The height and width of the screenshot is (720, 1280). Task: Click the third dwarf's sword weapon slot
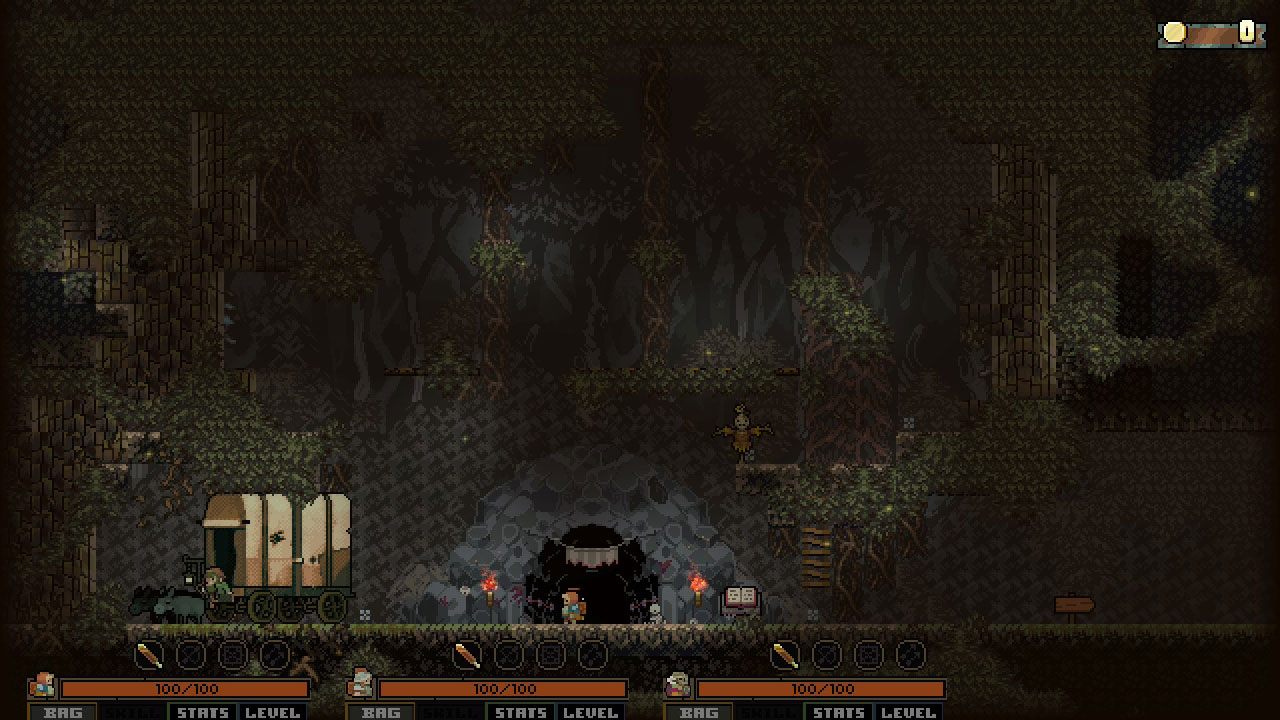[x=784, y=655]
